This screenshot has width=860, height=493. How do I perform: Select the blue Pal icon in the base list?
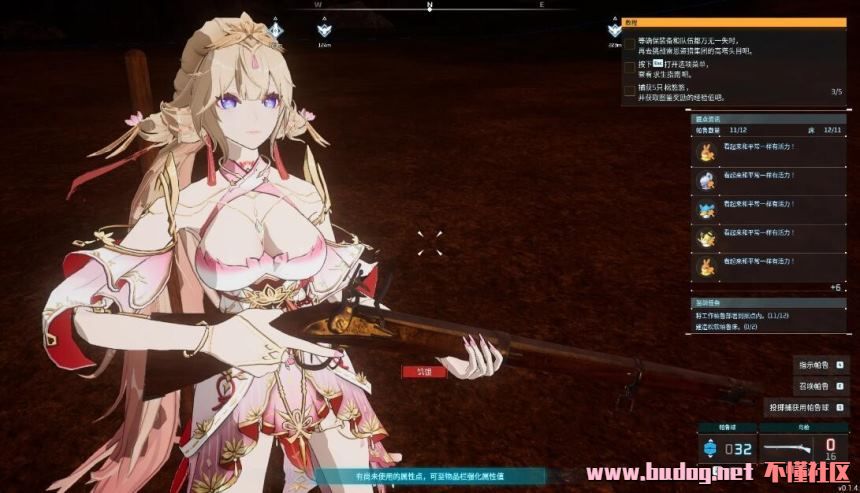point(706,210)
